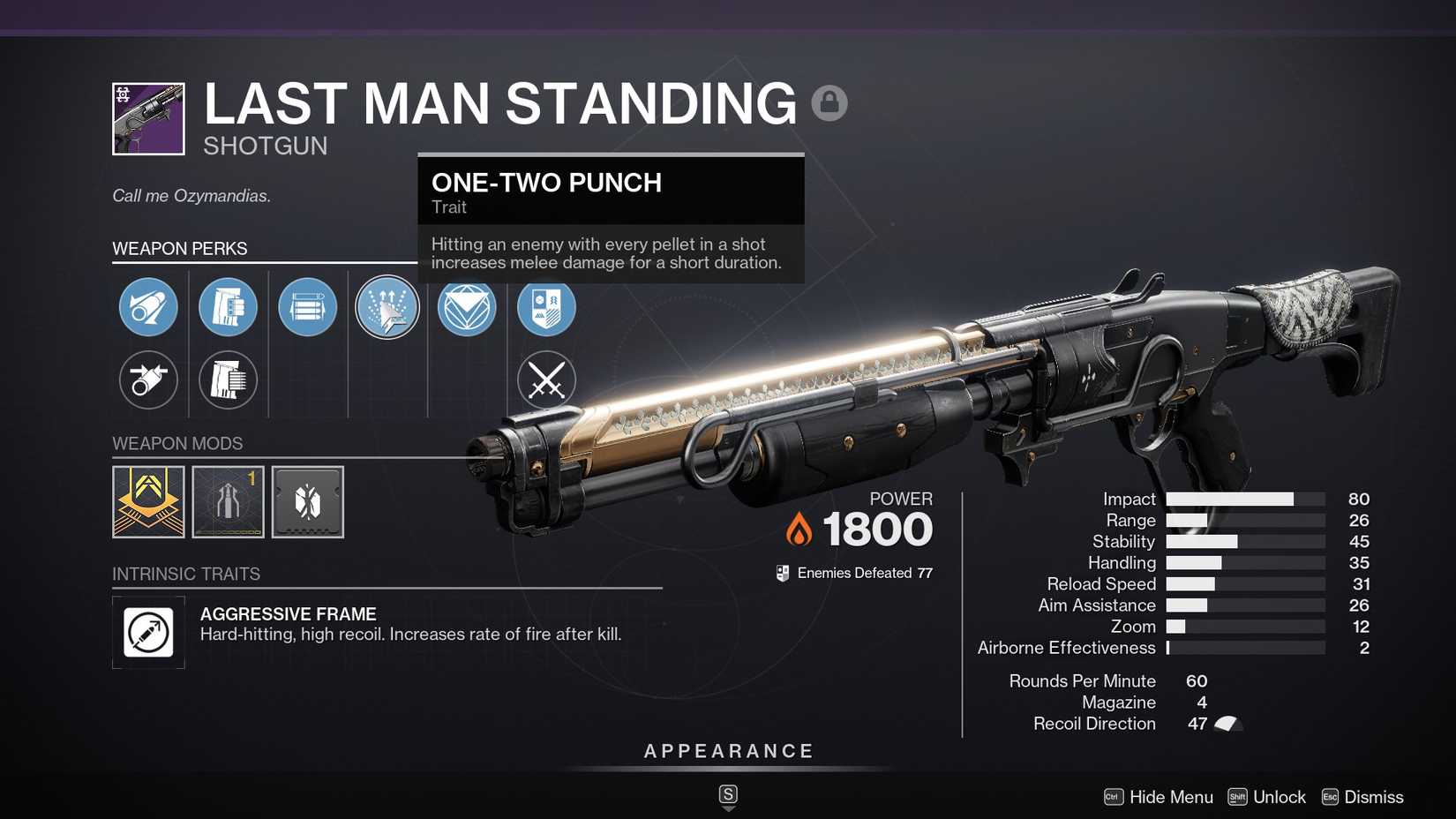Image resolution: width=1456 pixels, height=819 pixels.
Task: Click the shotgun thumbnail beside the weapon name
Action: [x=148, y=117]
